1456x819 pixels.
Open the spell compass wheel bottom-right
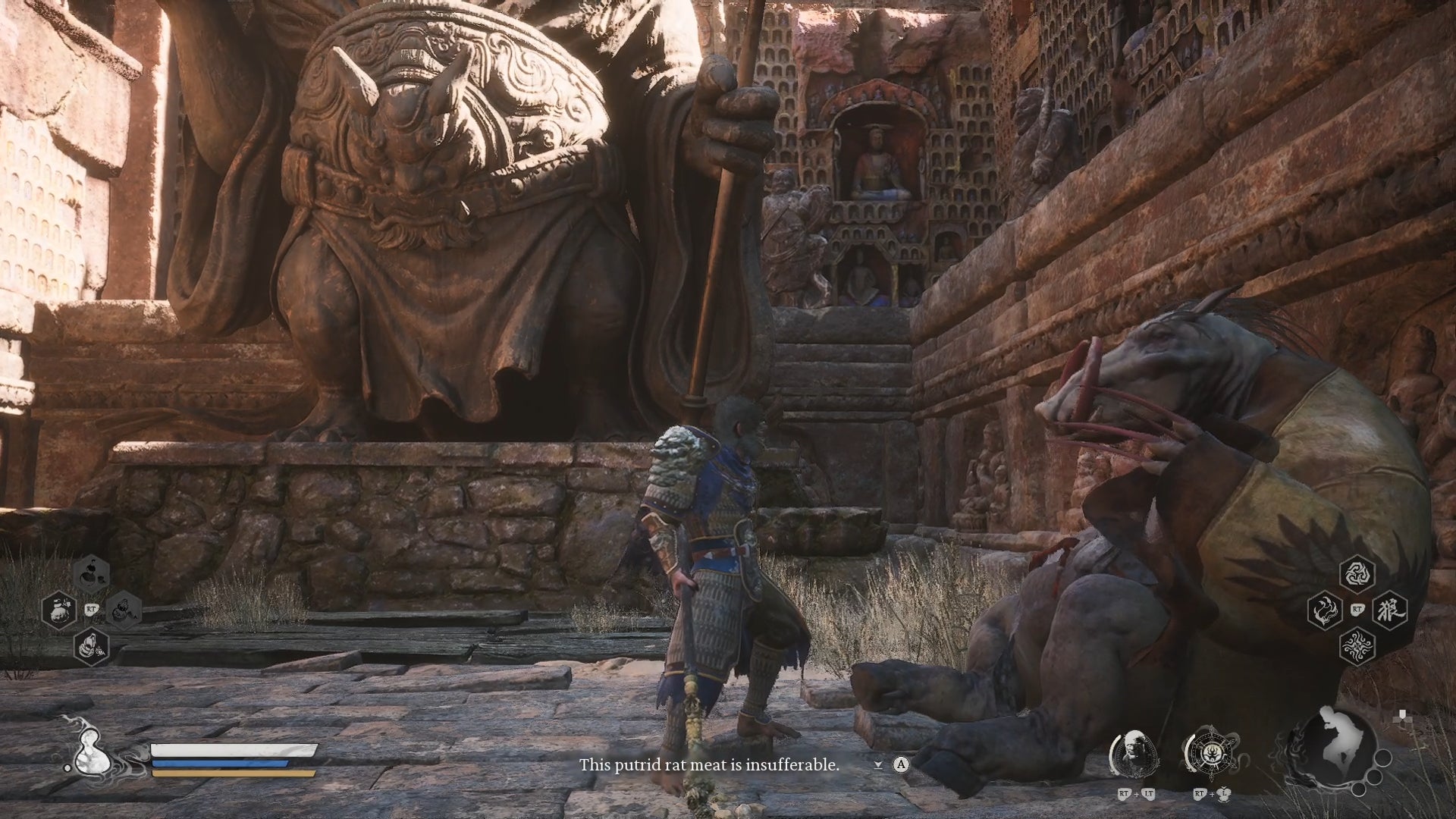pos(1211,752)
